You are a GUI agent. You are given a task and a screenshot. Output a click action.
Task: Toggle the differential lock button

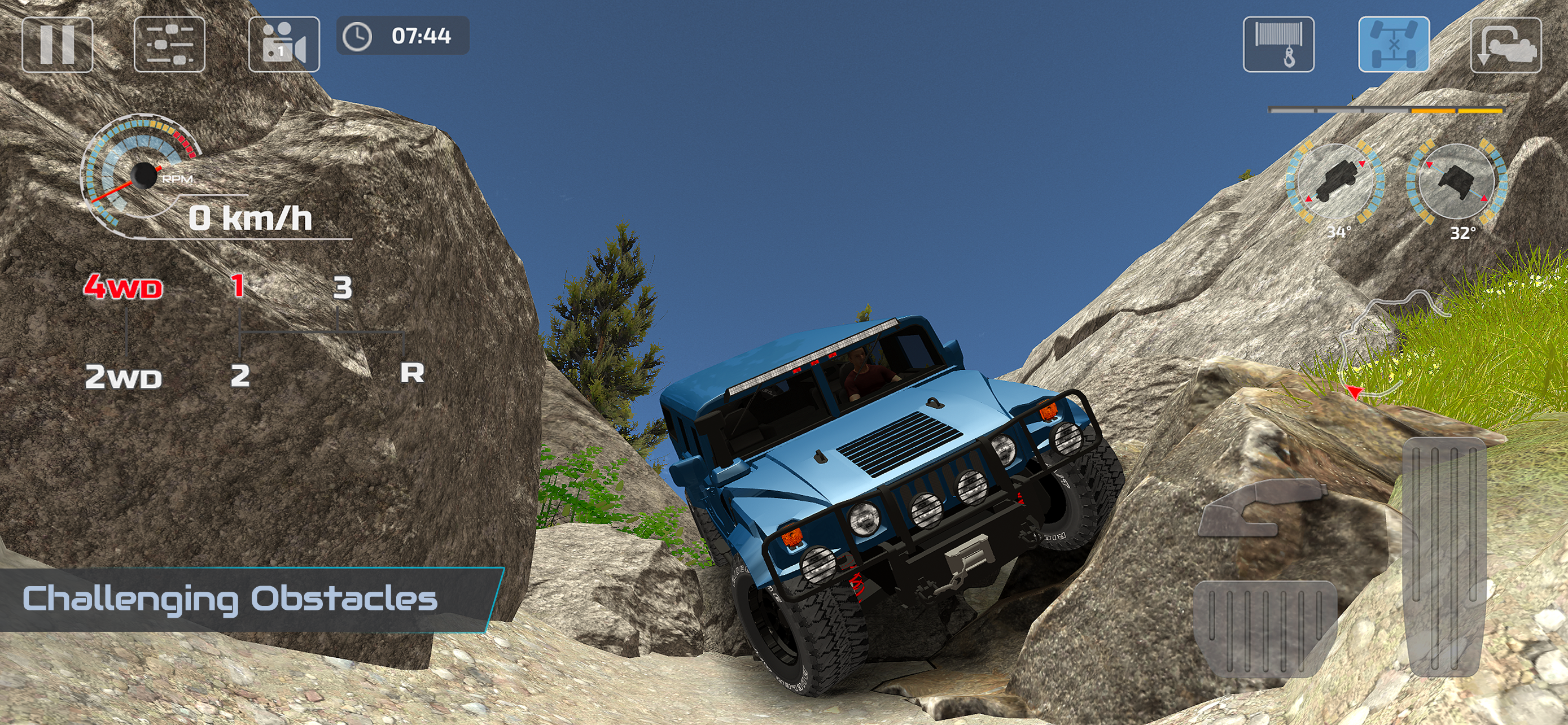pos(1394,45)
